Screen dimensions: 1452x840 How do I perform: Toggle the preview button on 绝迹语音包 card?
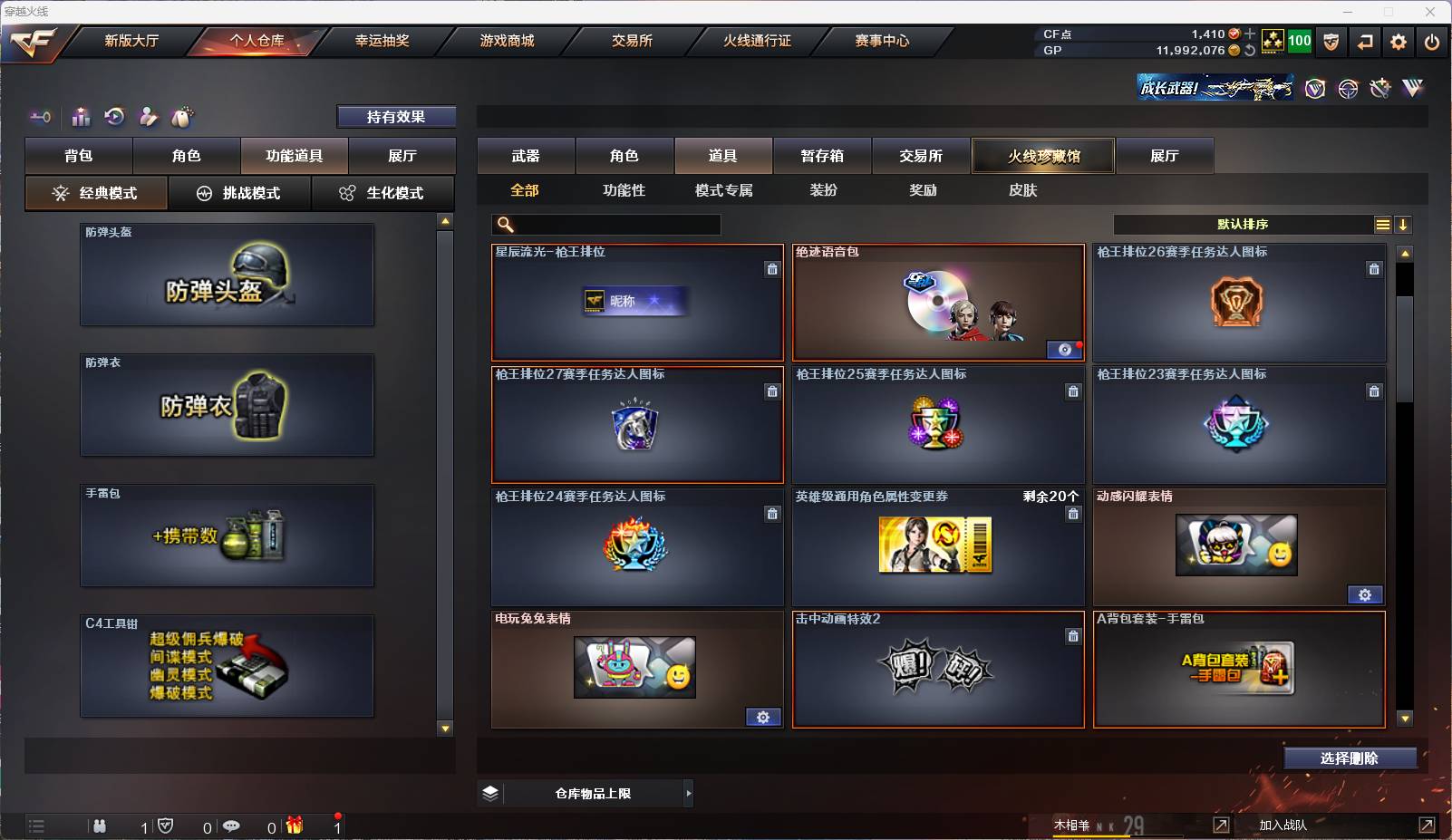pos(1064,350)
